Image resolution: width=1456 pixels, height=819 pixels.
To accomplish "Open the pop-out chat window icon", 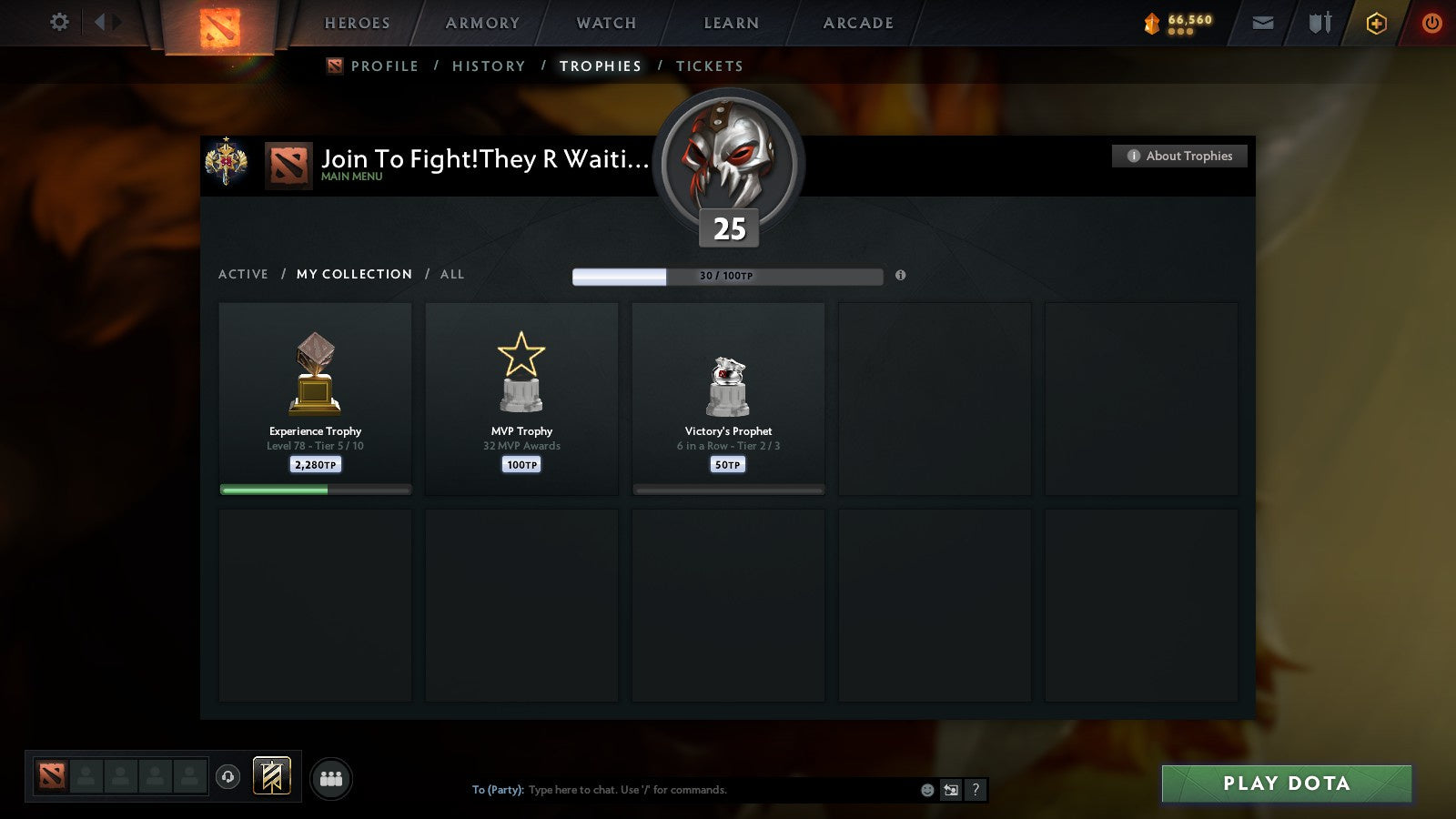I will (951, 791).
